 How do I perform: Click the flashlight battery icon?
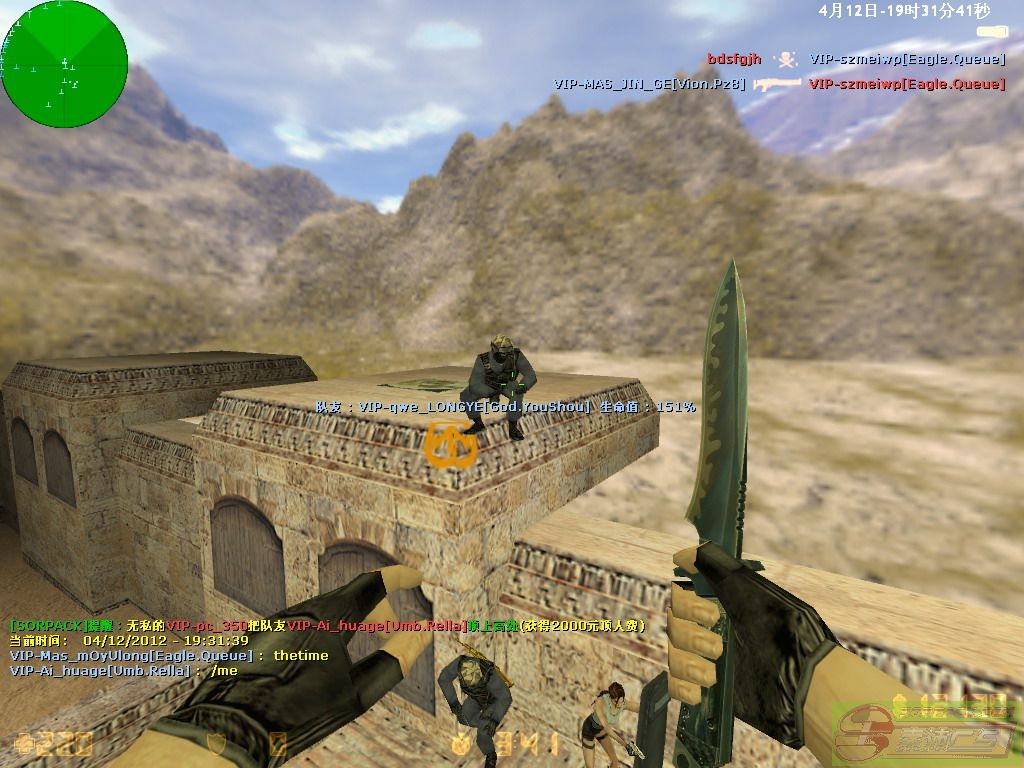991,32
